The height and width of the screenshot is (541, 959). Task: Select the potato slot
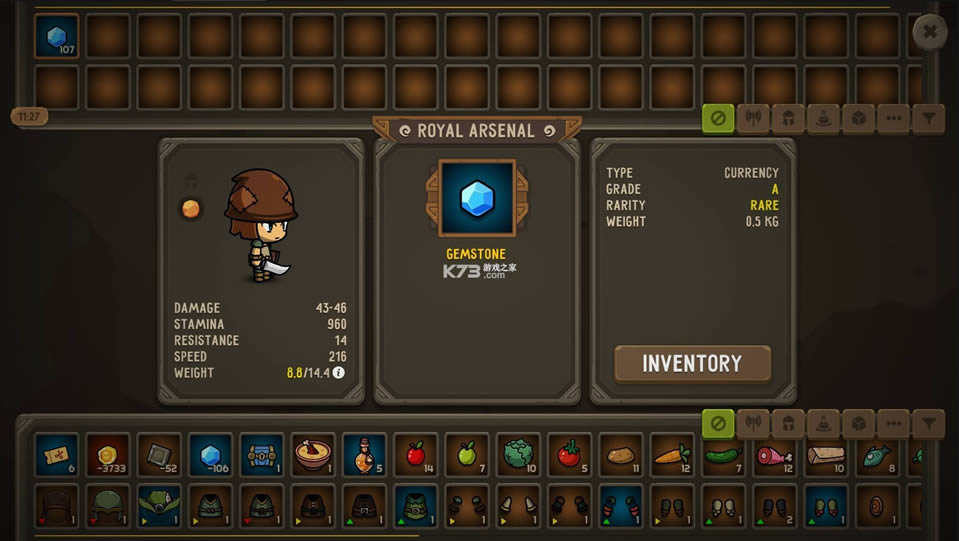pos(621,455)
